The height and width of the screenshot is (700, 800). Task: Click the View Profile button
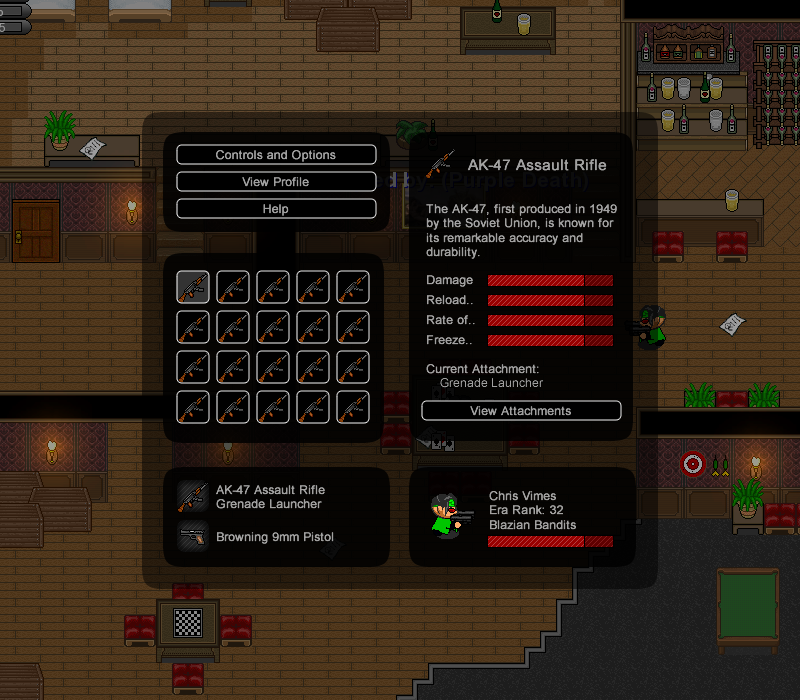[276, 182]
